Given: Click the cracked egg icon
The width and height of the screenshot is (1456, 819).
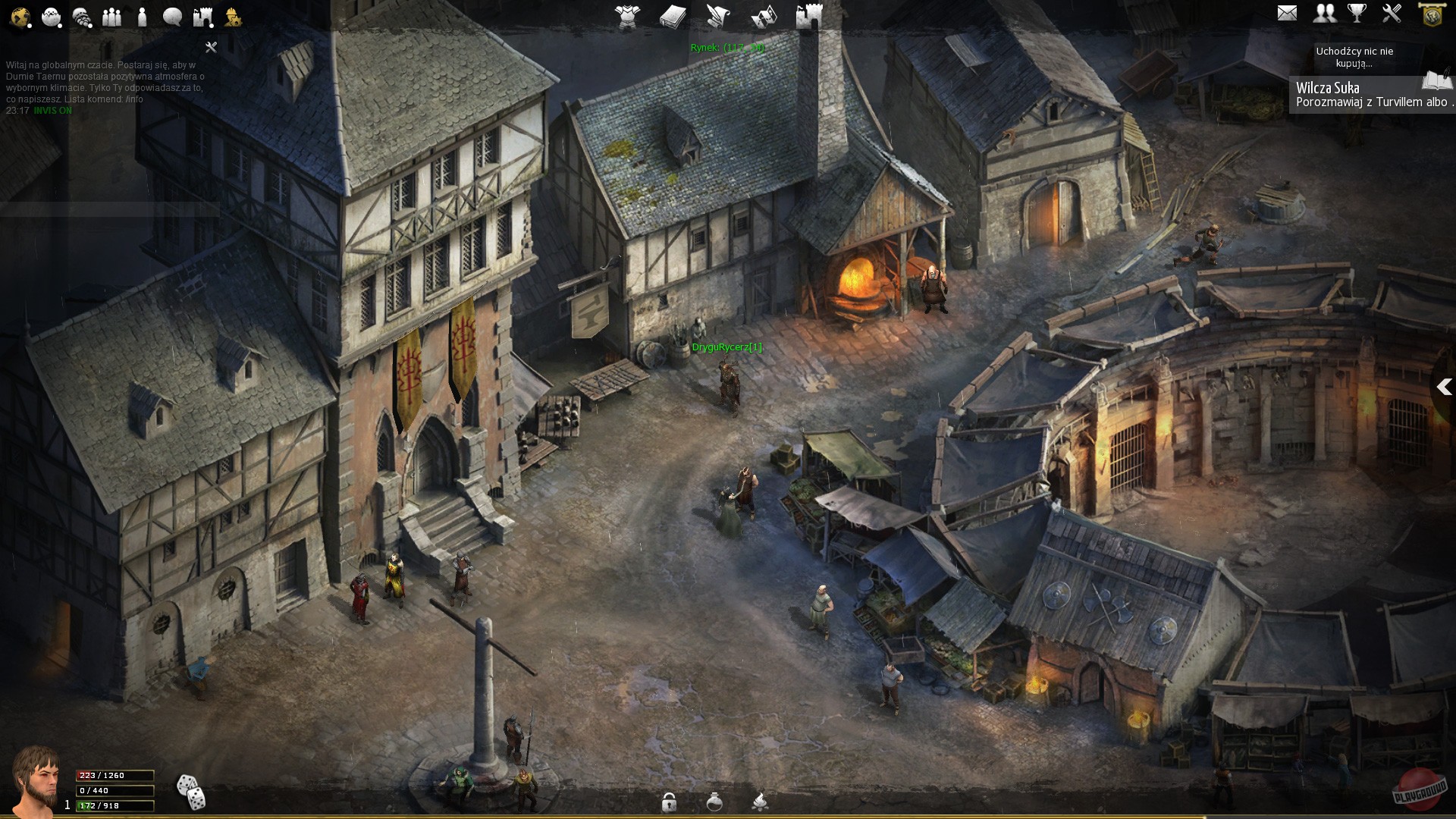Looking at the screenshot, I should pyautogui.click(x=51, y=17).
